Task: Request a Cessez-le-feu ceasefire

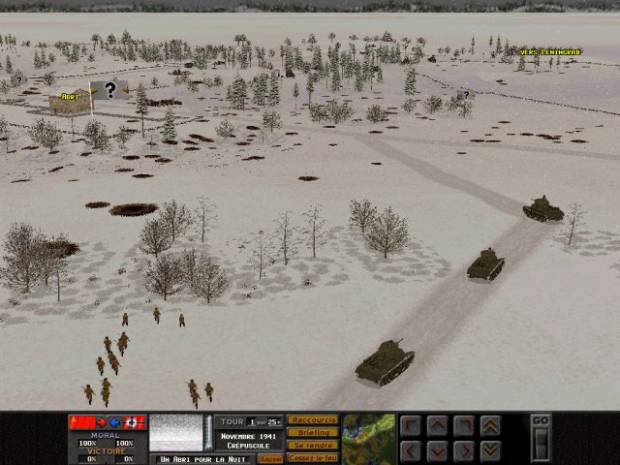Action: 312,457
